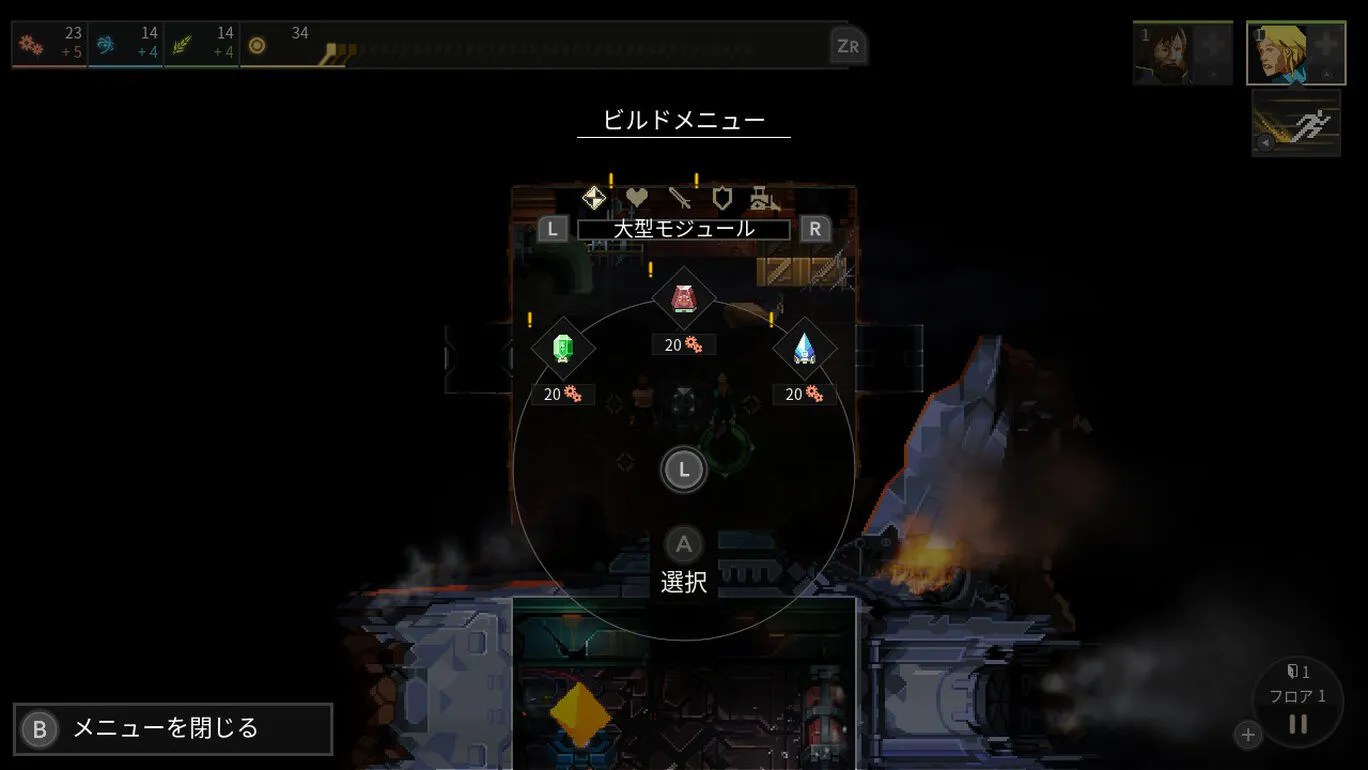The width and height of the screenshot is (1368, 770).
Task: Activate the running figure sprint skill
Action: click(x=1296, y=124)
